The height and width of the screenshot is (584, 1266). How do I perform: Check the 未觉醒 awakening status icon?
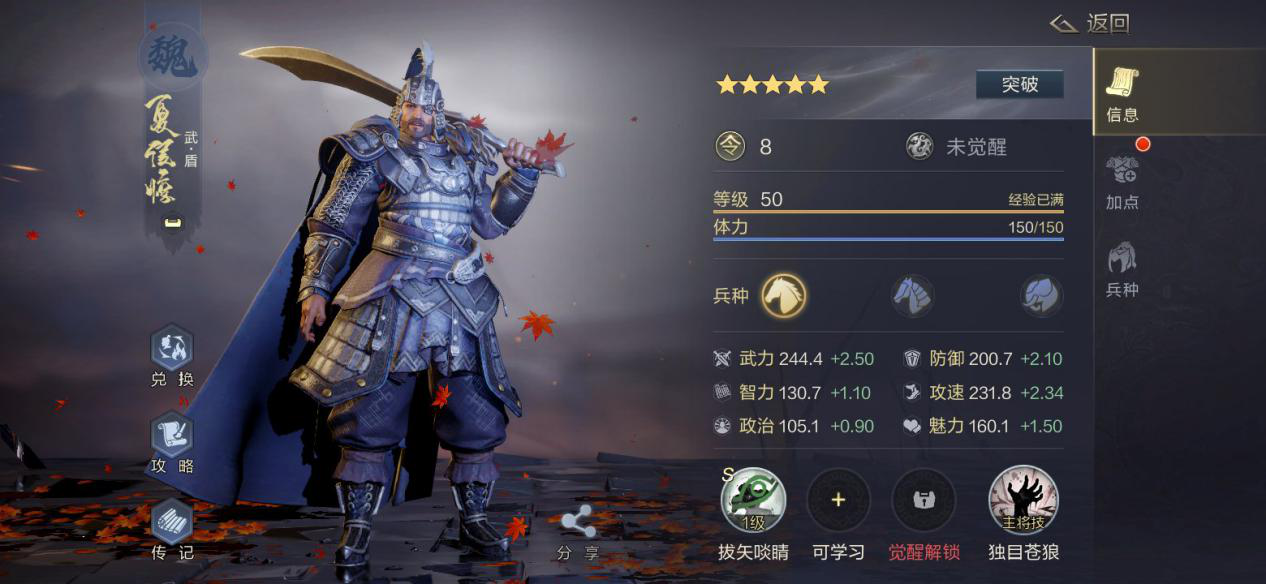tap(919, 147)
